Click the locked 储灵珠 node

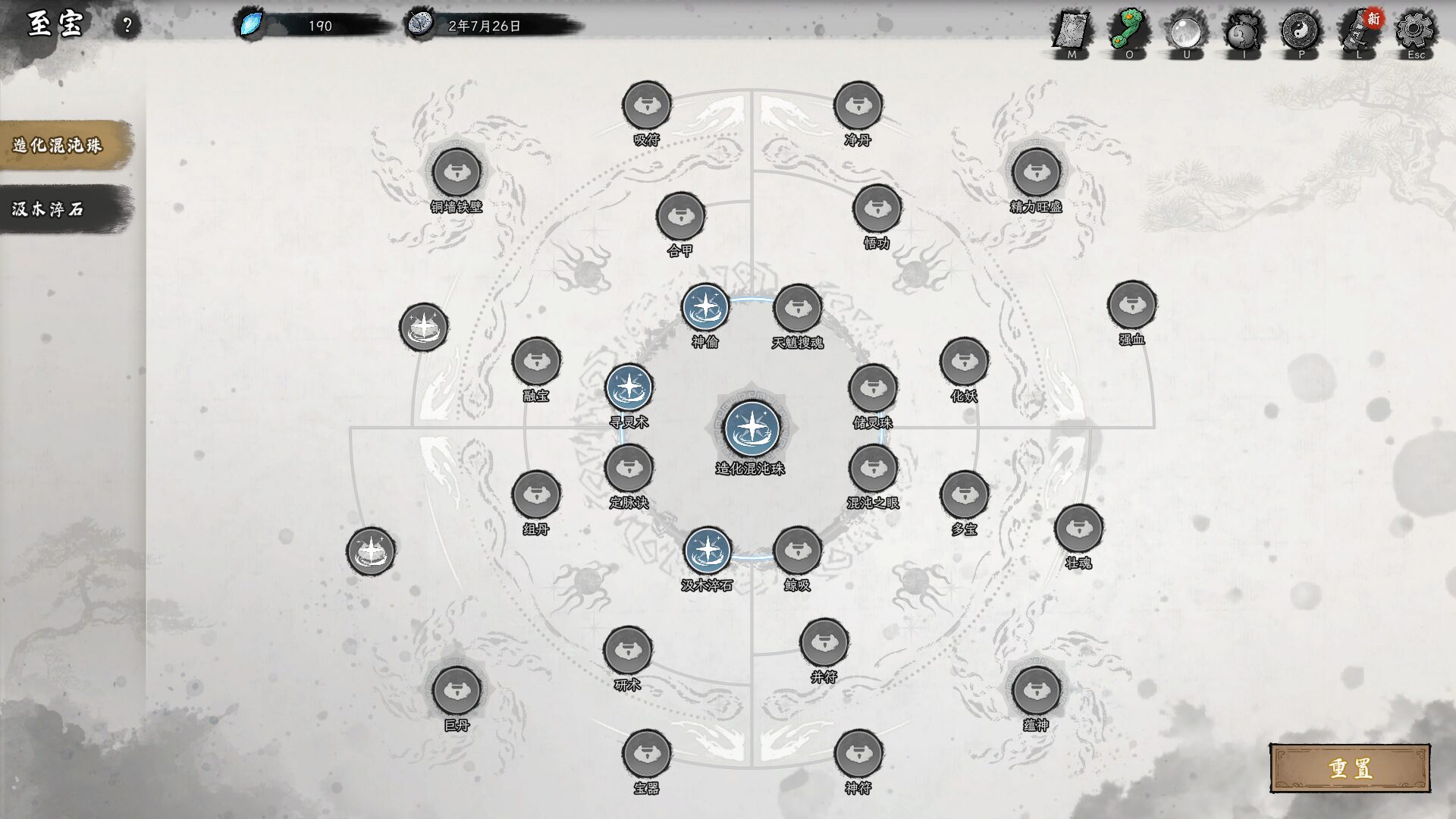873,388
